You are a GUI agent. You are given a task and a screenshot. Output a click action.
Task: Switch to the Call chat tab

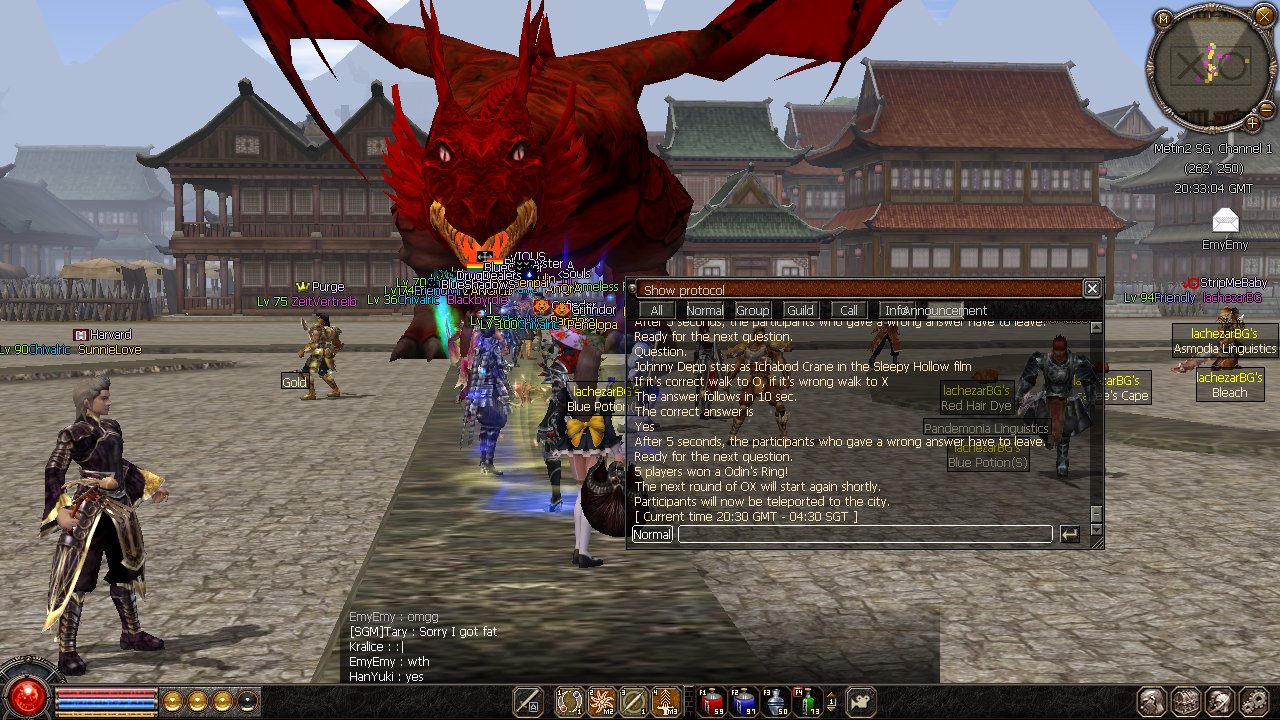point(848,311)
